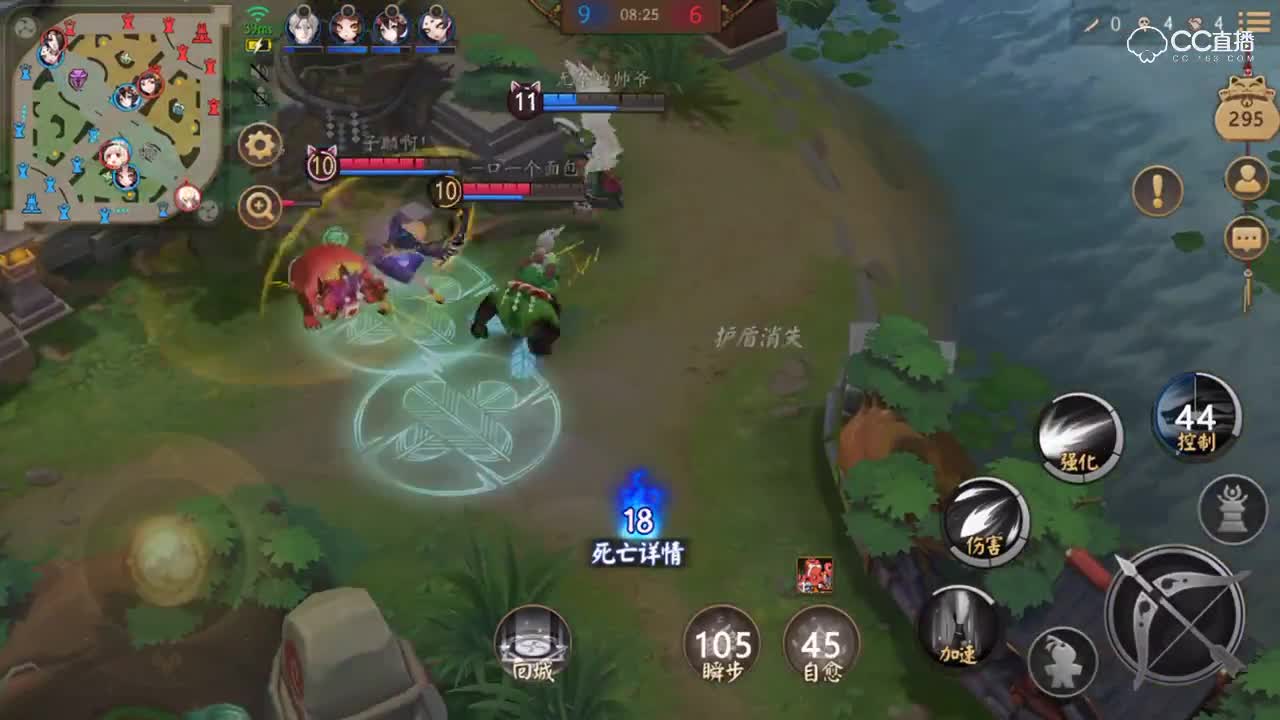Open the chat message bubble icon
1280x720 pixels.
point(1244,238)
